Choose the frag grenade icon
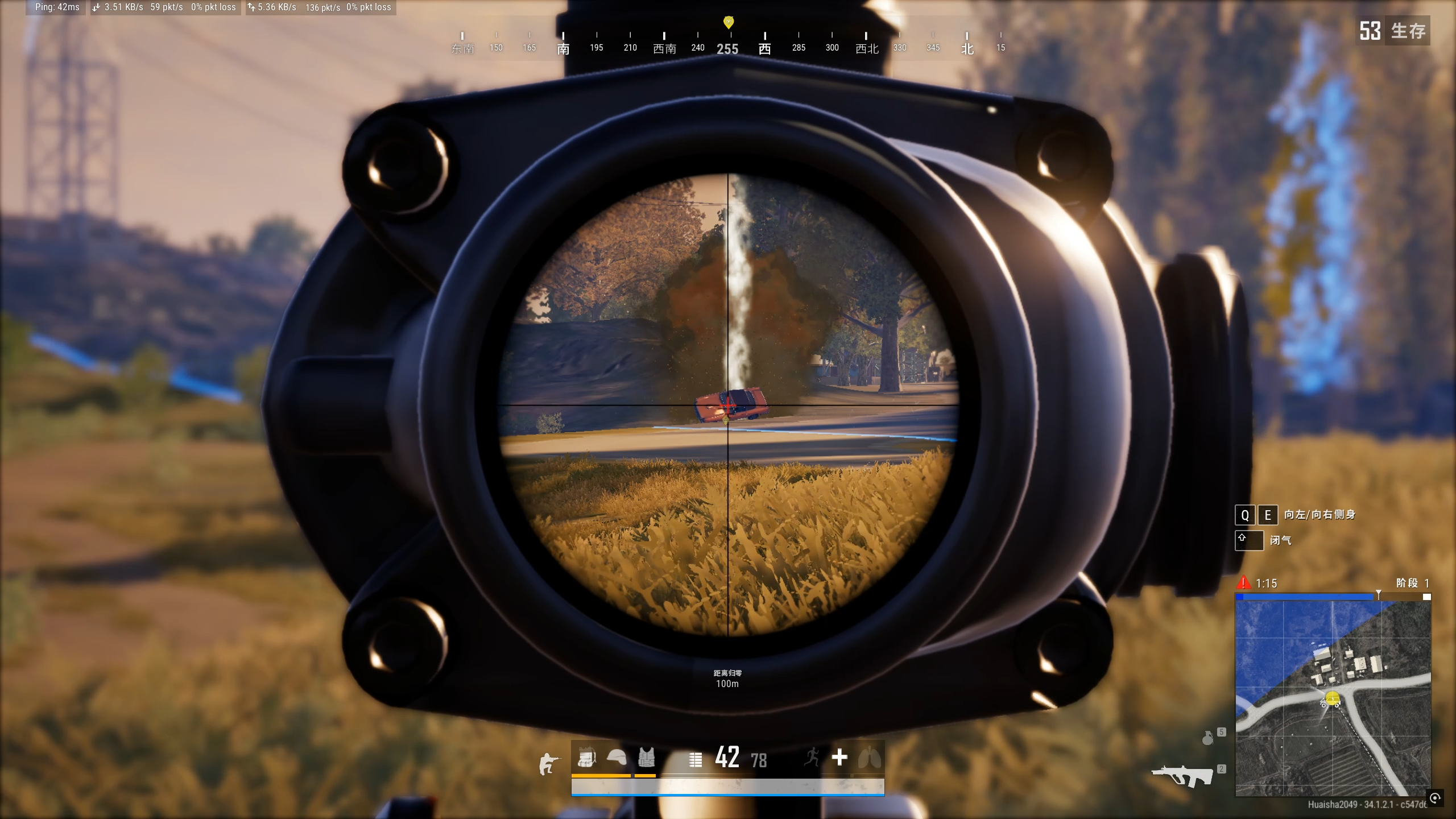 coord(1207,738)
